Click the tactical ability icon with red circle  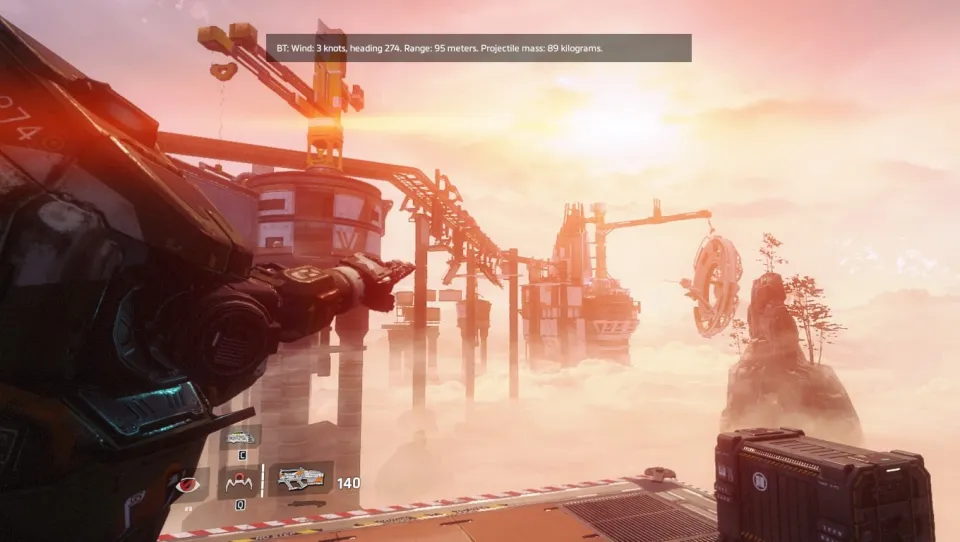240,483
